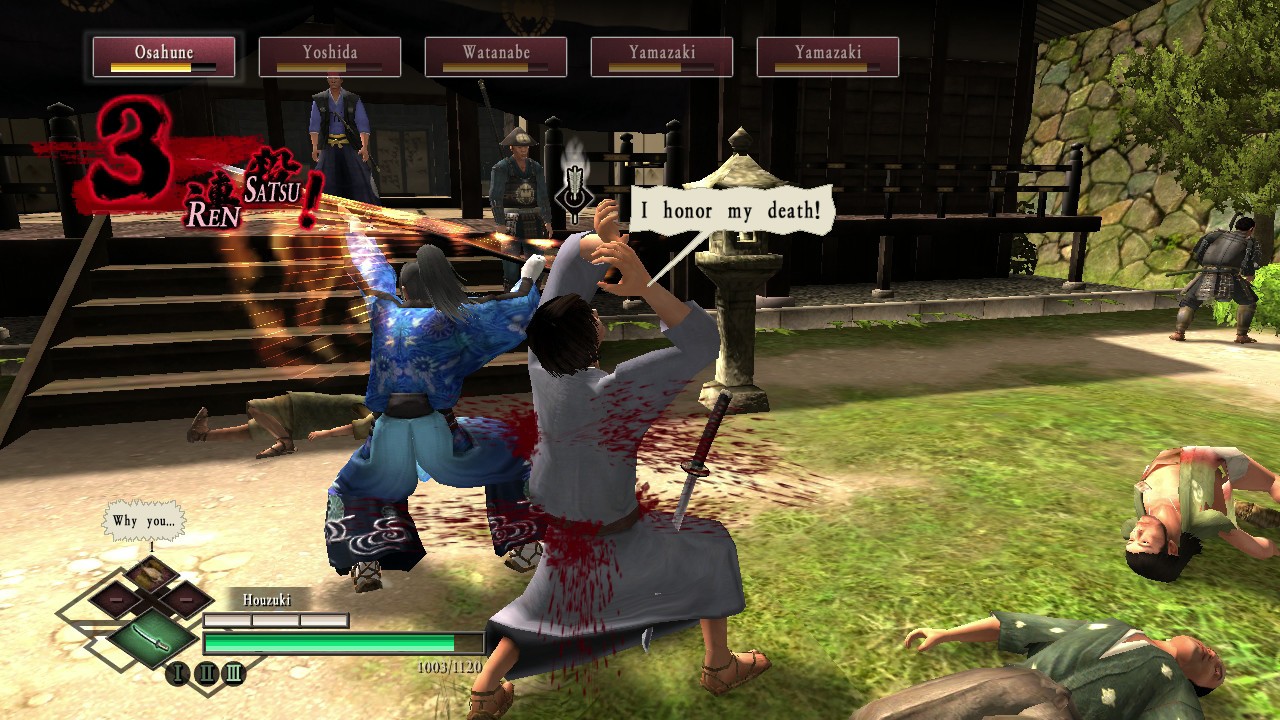1280x720 pixels.
Task: Click the Roman numeral I stance icon
Action: click(x=178, y=673)
